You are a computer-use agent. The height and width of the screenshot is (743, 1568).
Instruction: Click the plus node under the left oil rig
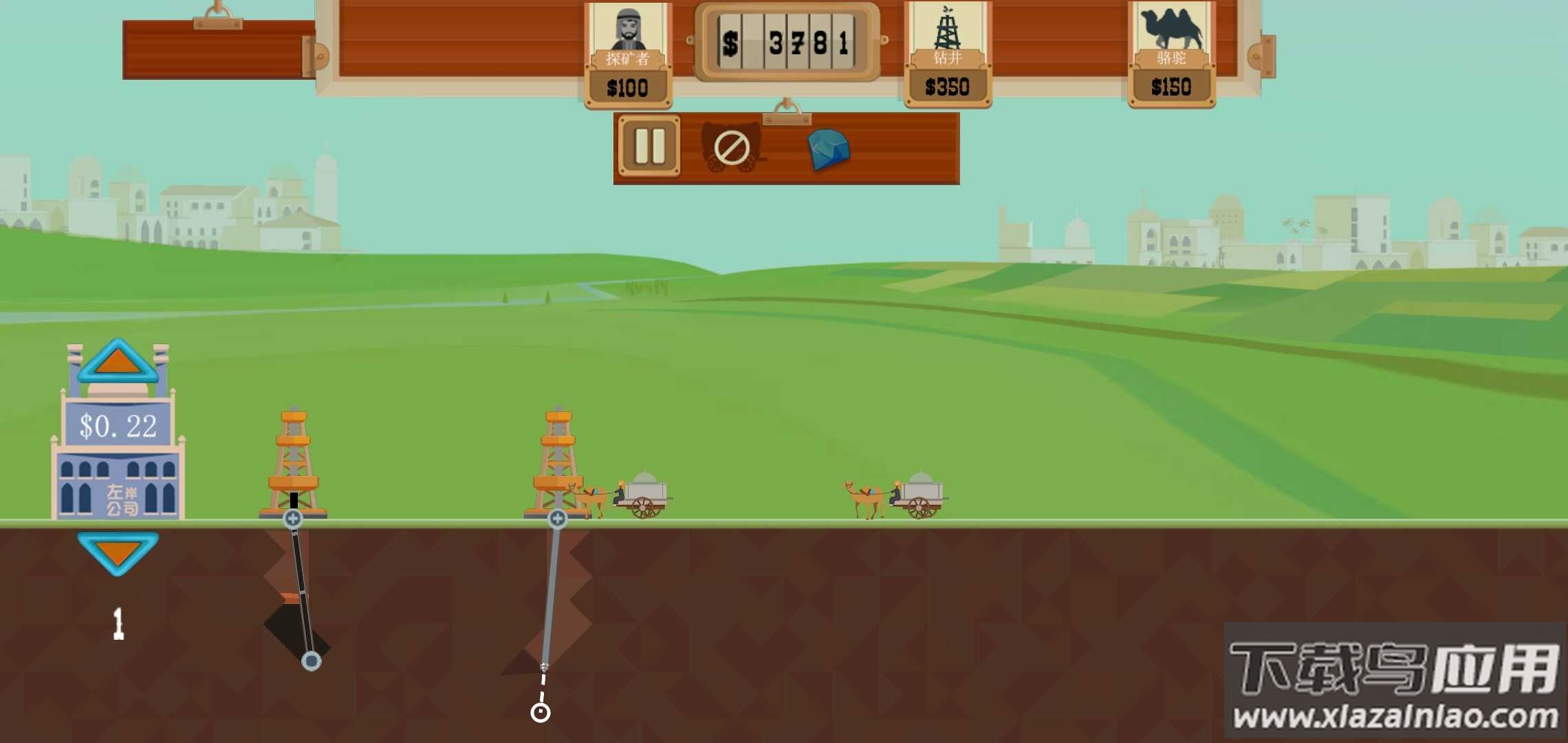click(293, 519)
